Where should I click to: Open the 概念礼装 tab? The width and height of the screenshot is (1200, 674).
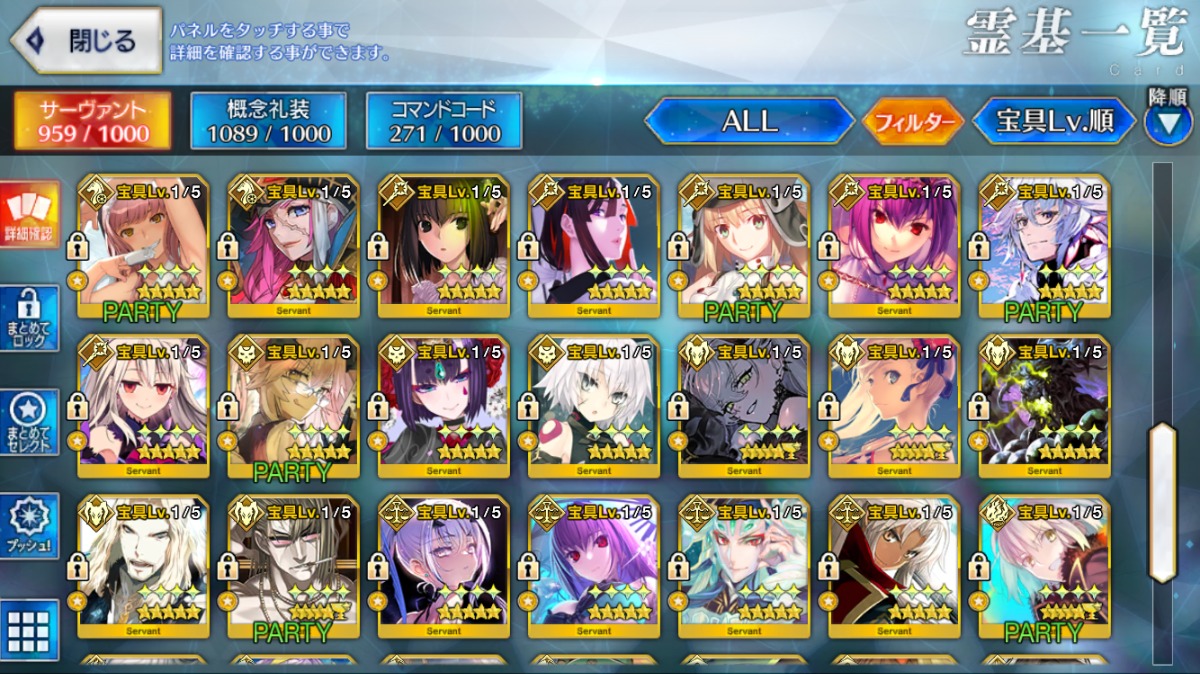(268, 121)
